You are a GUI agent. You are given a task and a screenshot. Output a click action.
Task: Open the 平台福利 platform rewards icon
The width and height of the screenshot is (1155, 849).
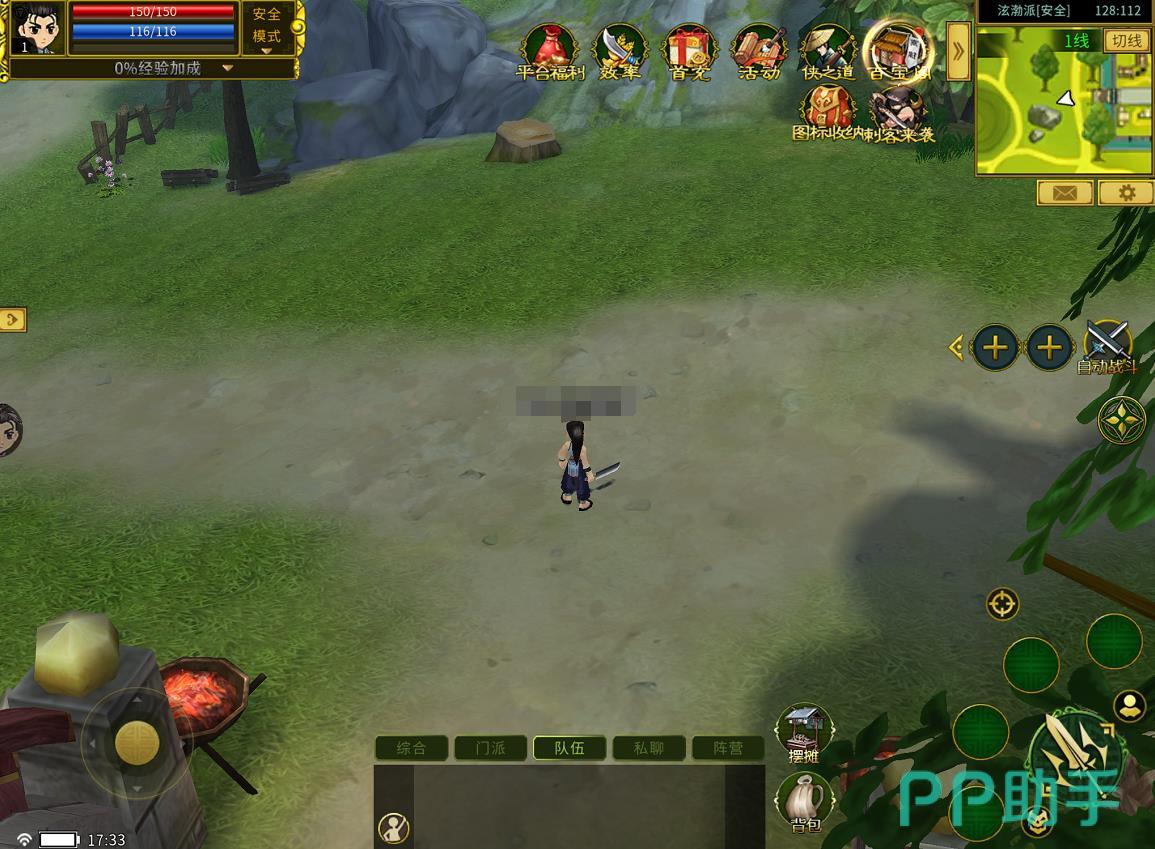pyautogui.click(x=549, y=50)
